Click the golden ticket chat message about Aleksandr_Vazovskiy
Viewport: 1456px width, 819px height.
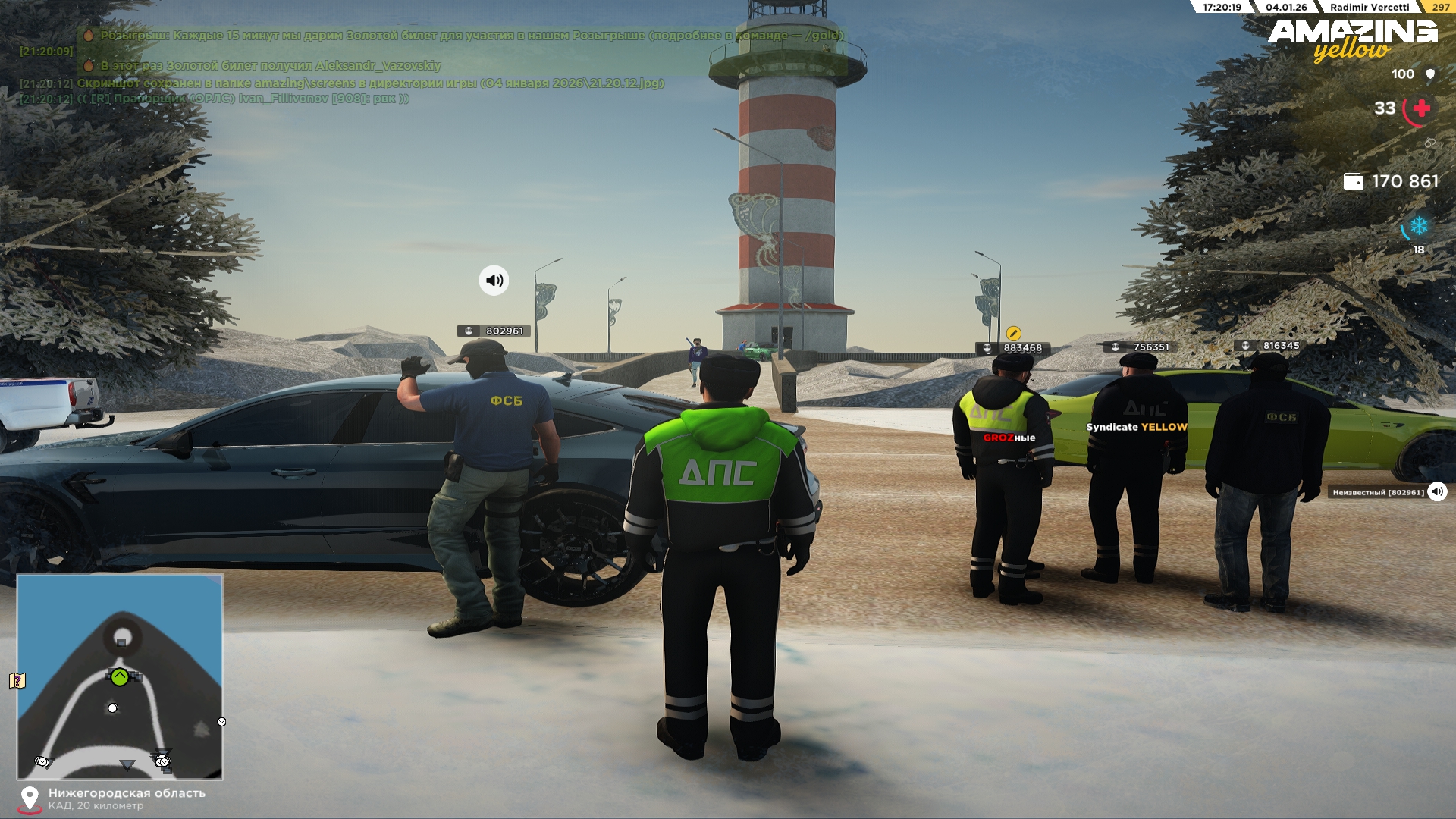coord(270,66)
